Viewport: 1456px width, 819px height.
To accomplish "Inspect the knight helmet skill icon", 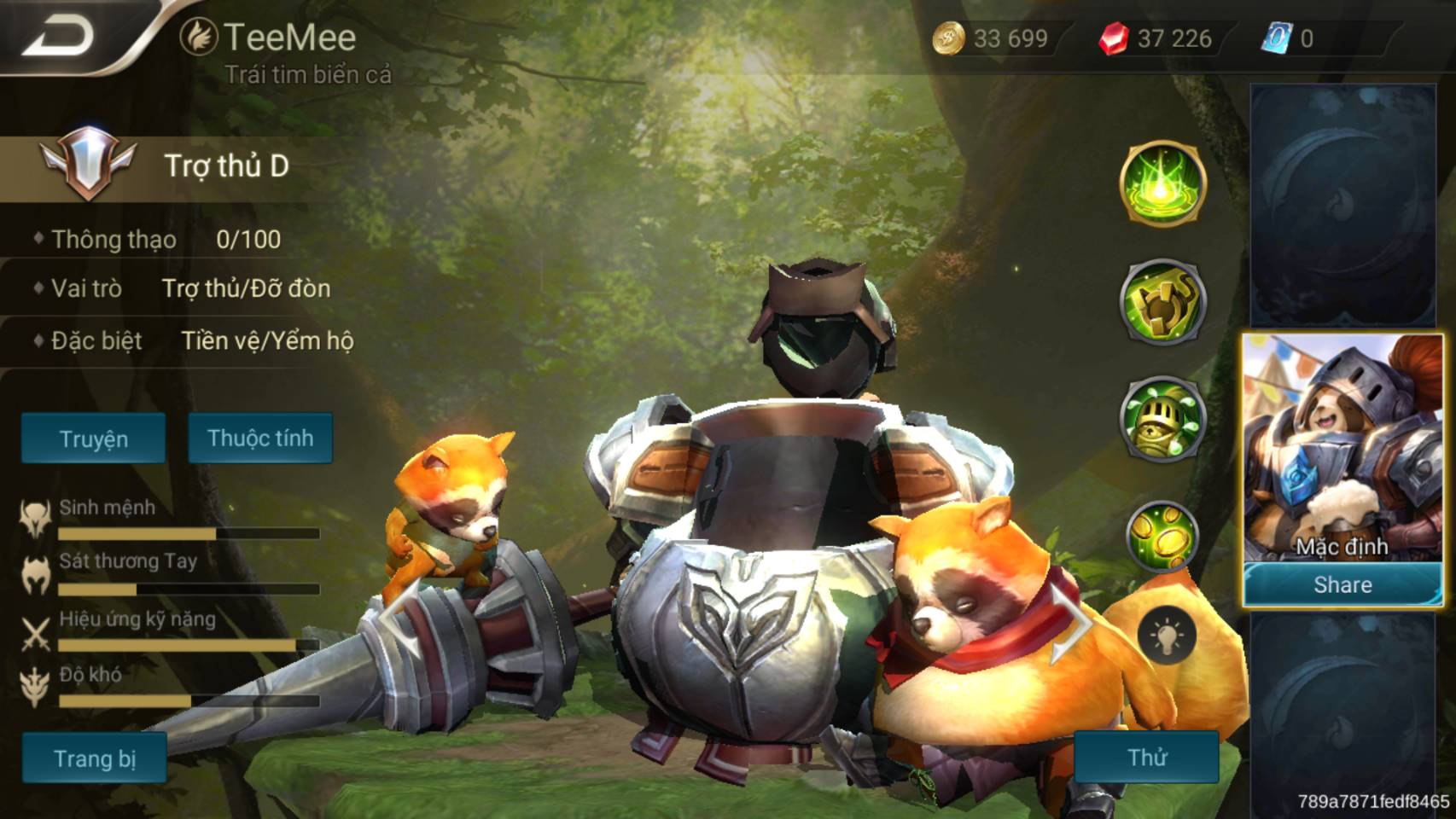I will 1162,418.
